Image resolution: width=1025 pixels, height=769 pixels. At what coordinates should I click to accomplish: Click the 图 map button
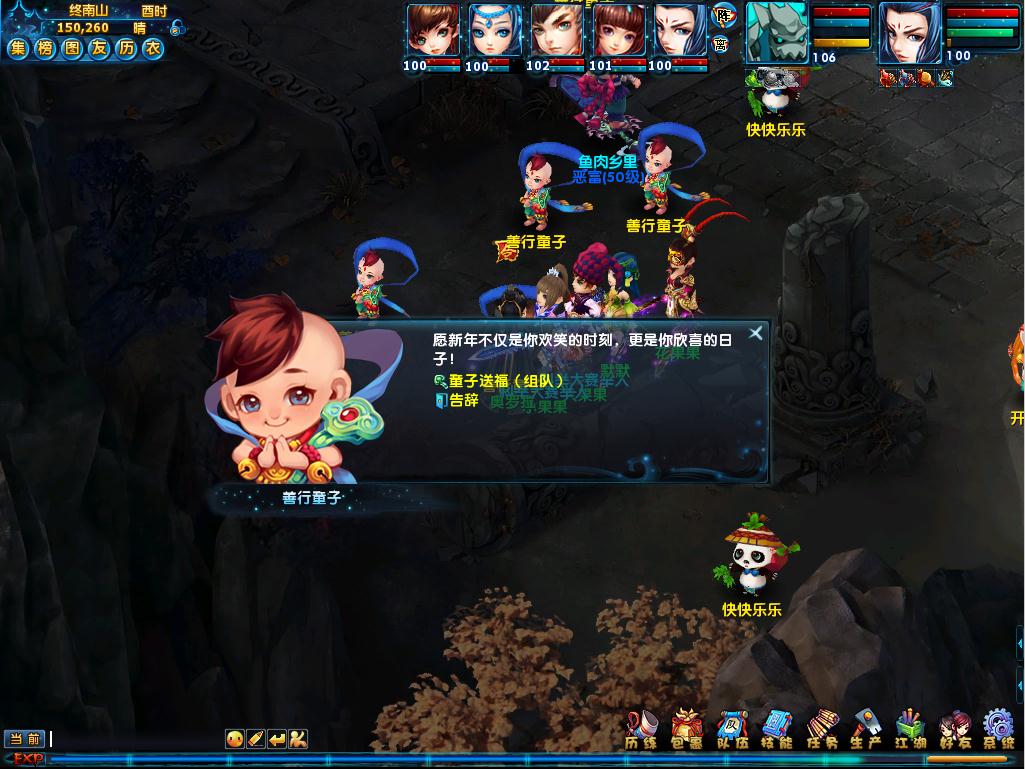click(72, 48)
